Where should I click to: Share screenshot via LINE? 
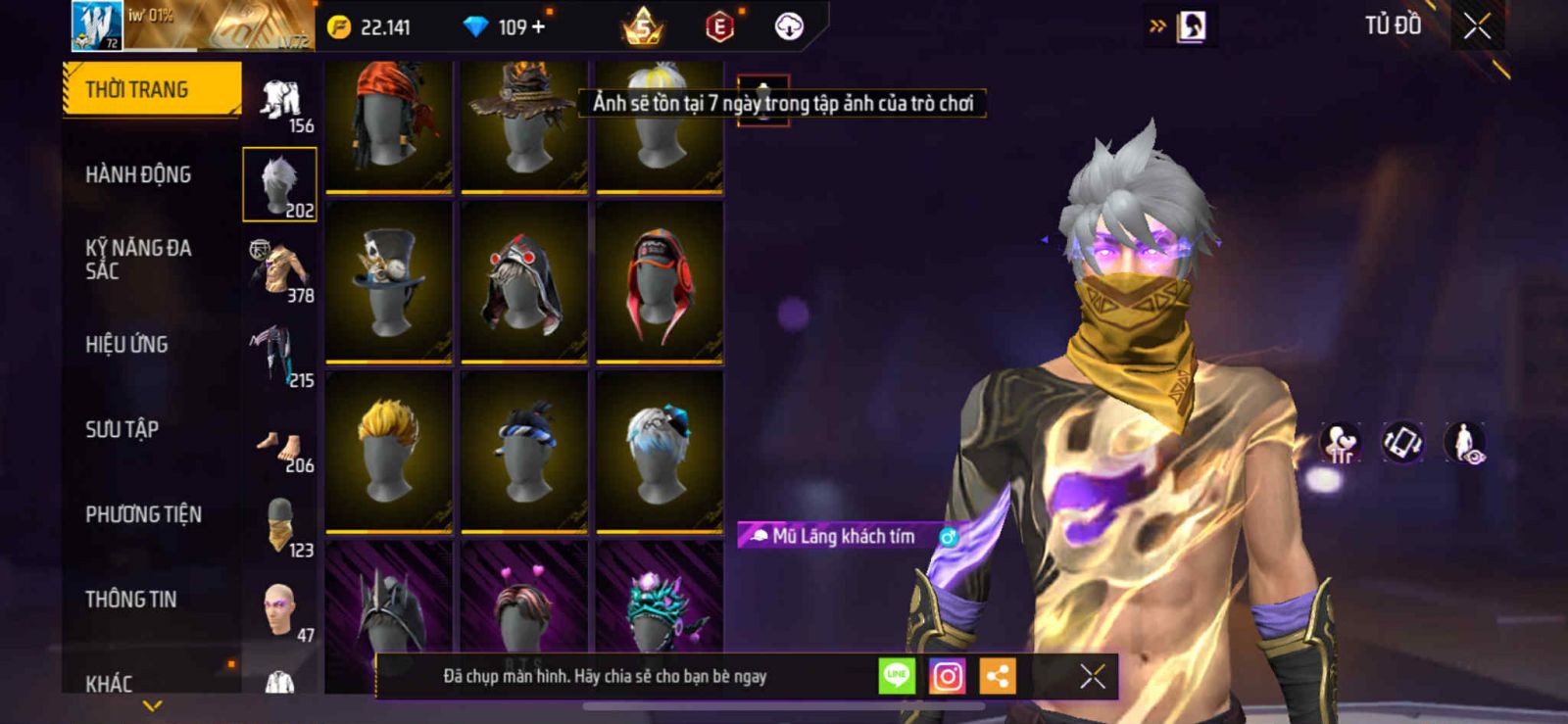896,676
